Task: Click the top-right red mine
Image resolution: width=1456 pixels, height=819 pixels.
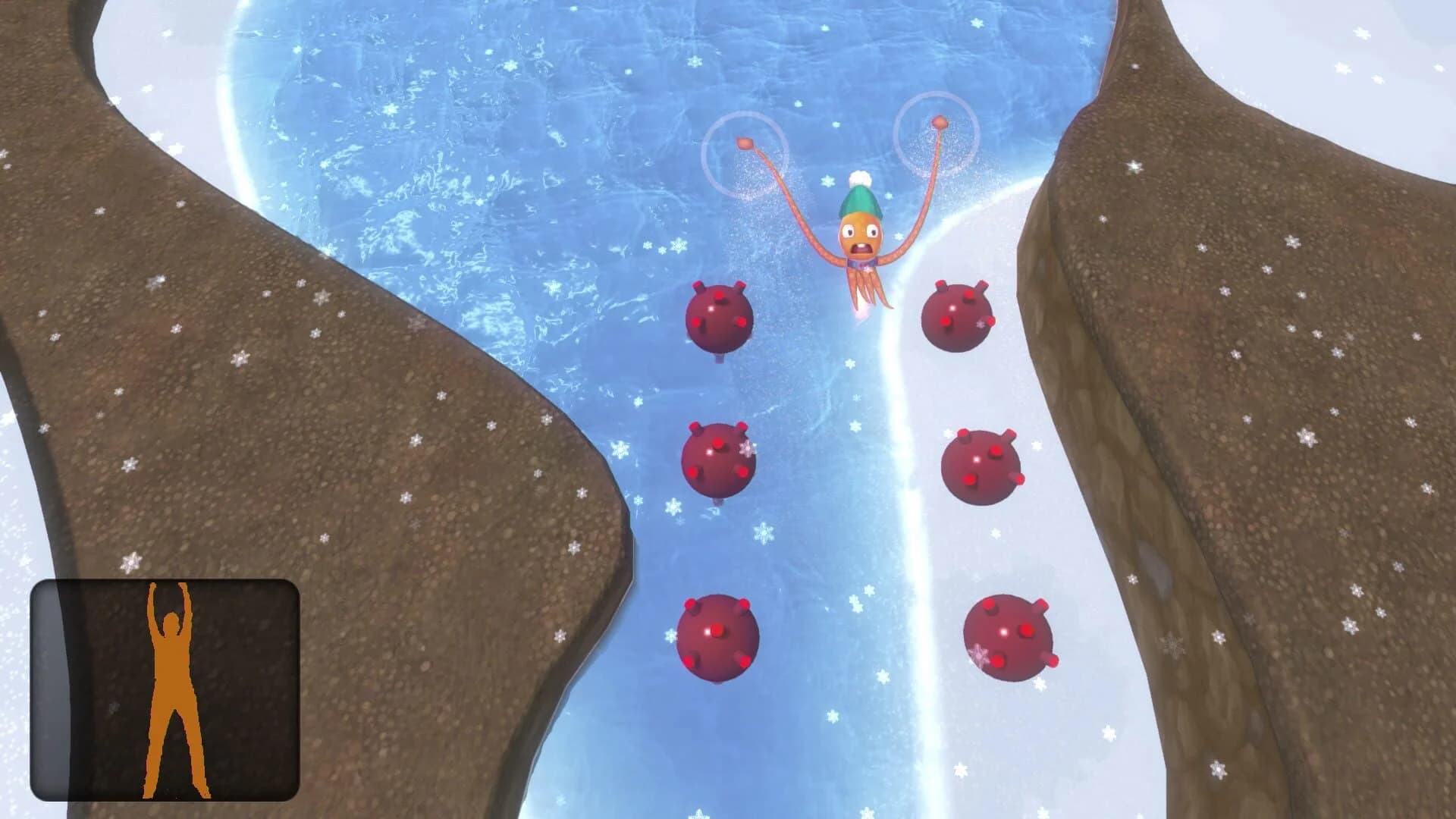Action: pos(957,318)
